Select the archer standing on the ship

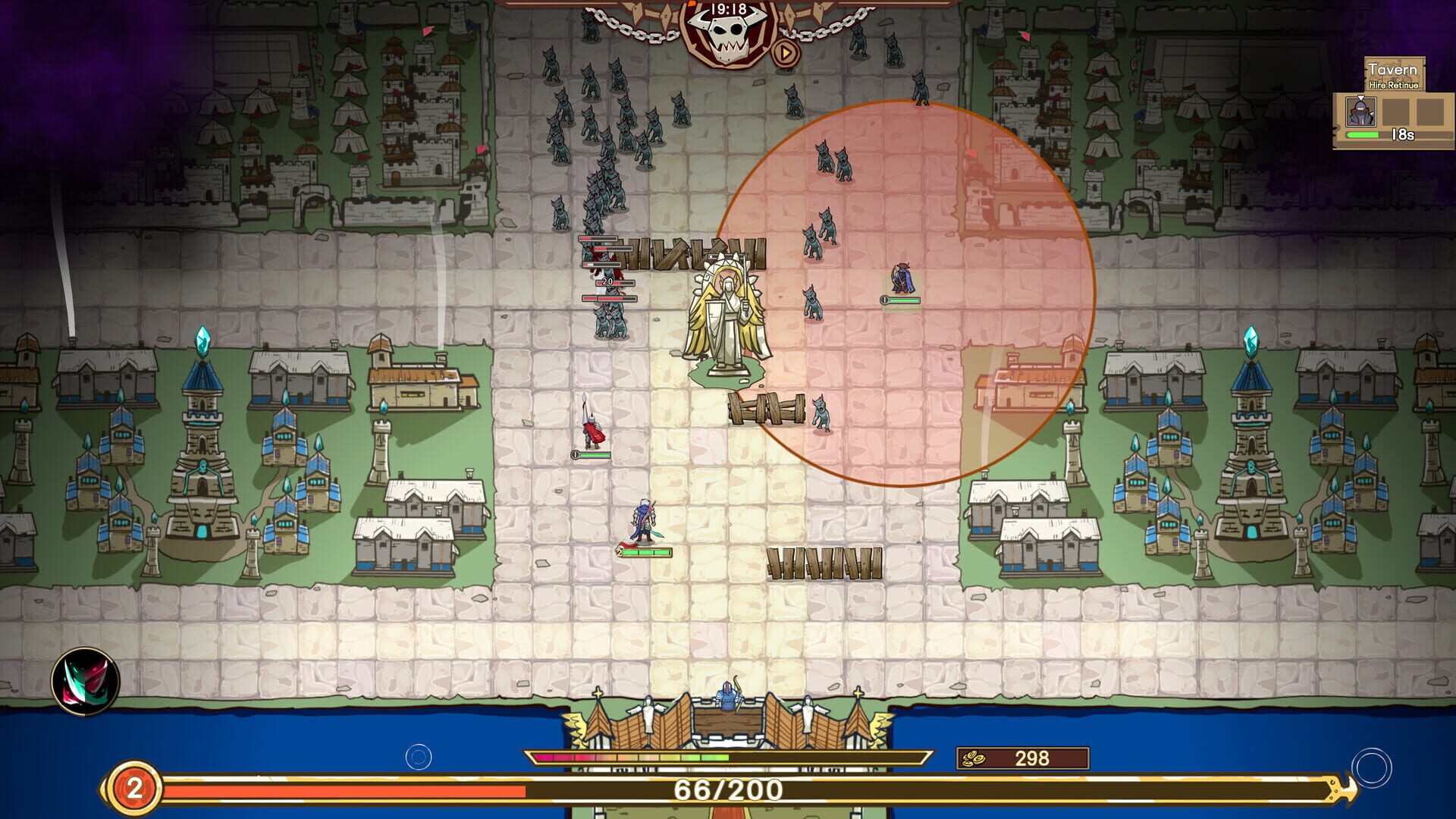(728, 699)
